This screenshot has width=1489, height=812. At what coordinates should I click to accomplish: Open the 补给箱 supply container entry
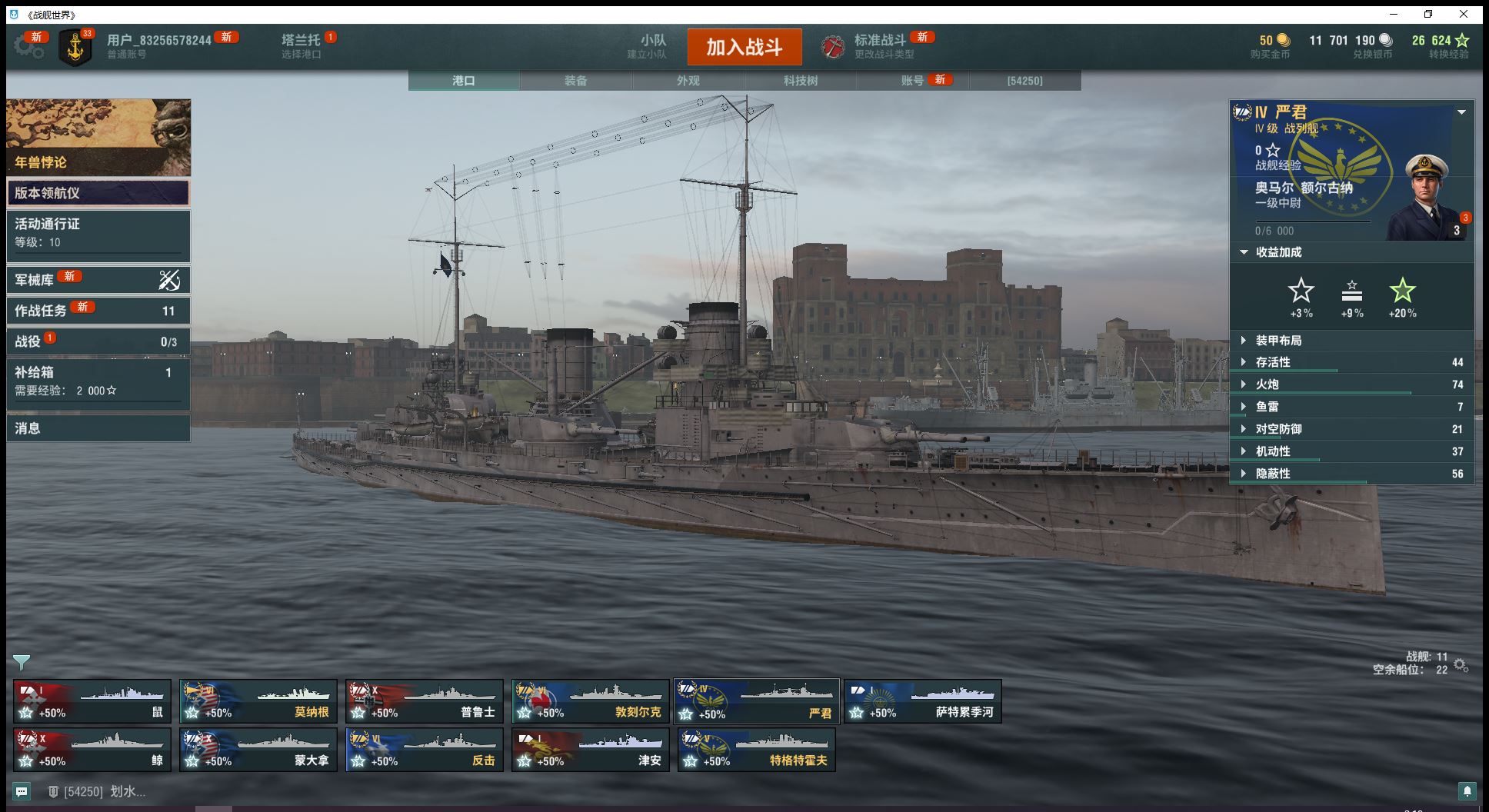[x=98, y=381]
